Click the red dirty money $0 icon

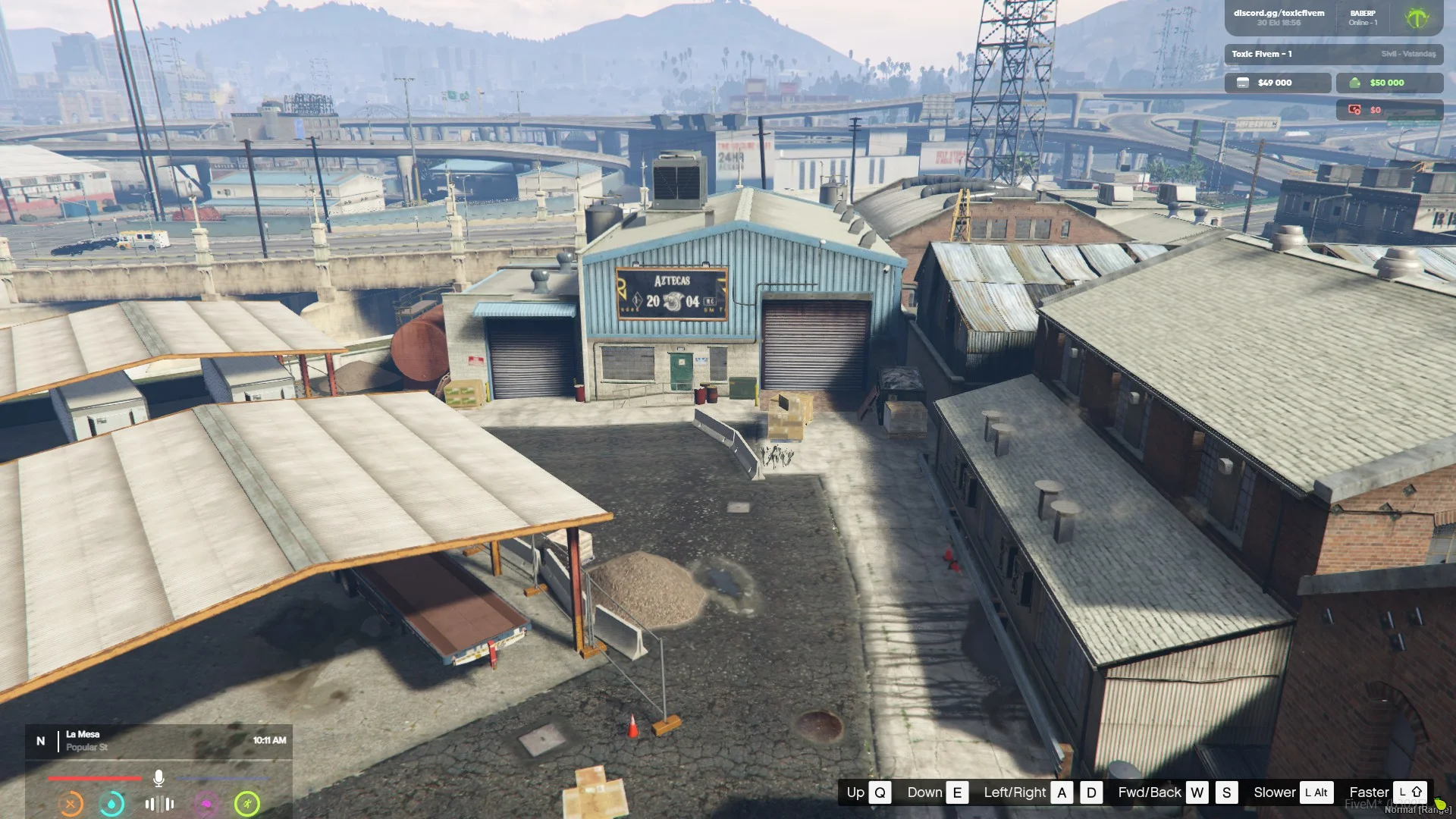[1354, 110]
